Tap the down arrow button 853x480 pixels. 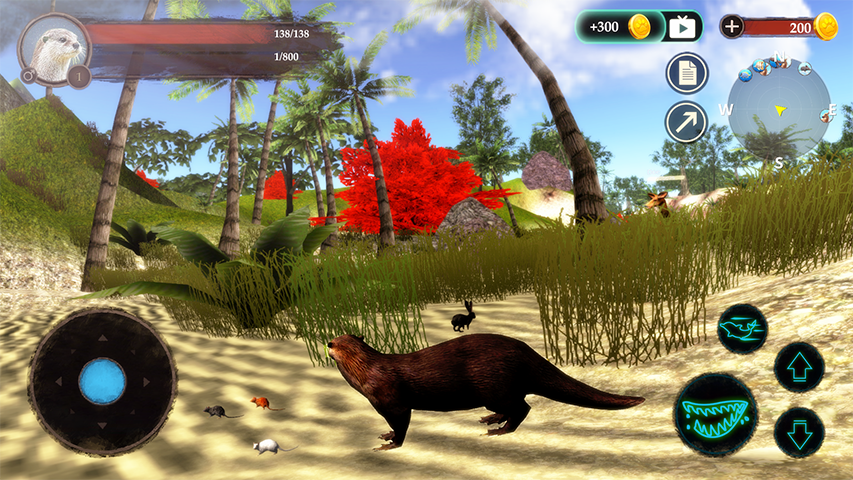click(799, 432)
